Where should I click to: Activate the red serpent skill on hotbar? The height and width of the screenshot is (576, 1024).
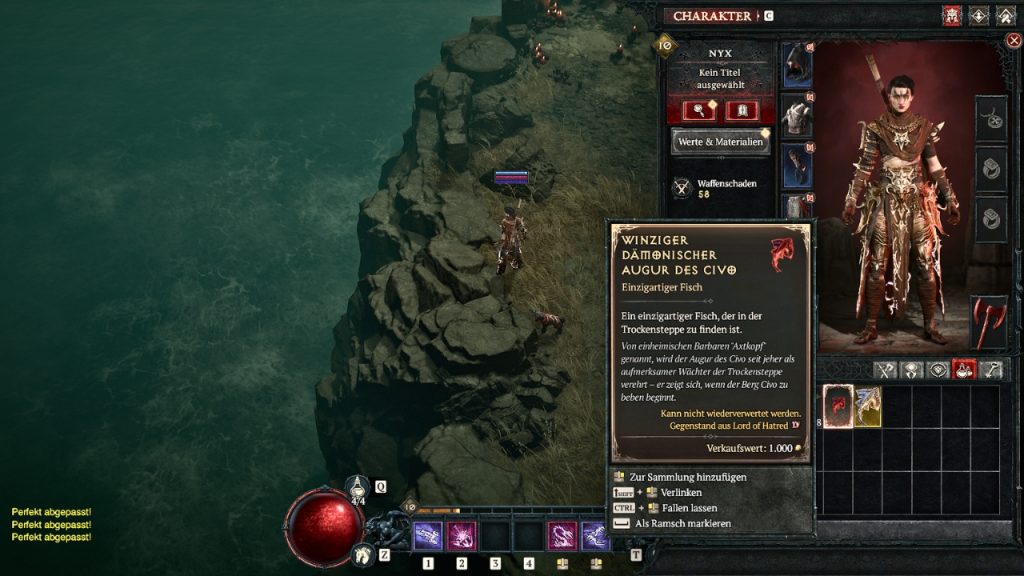click(562, 536)
